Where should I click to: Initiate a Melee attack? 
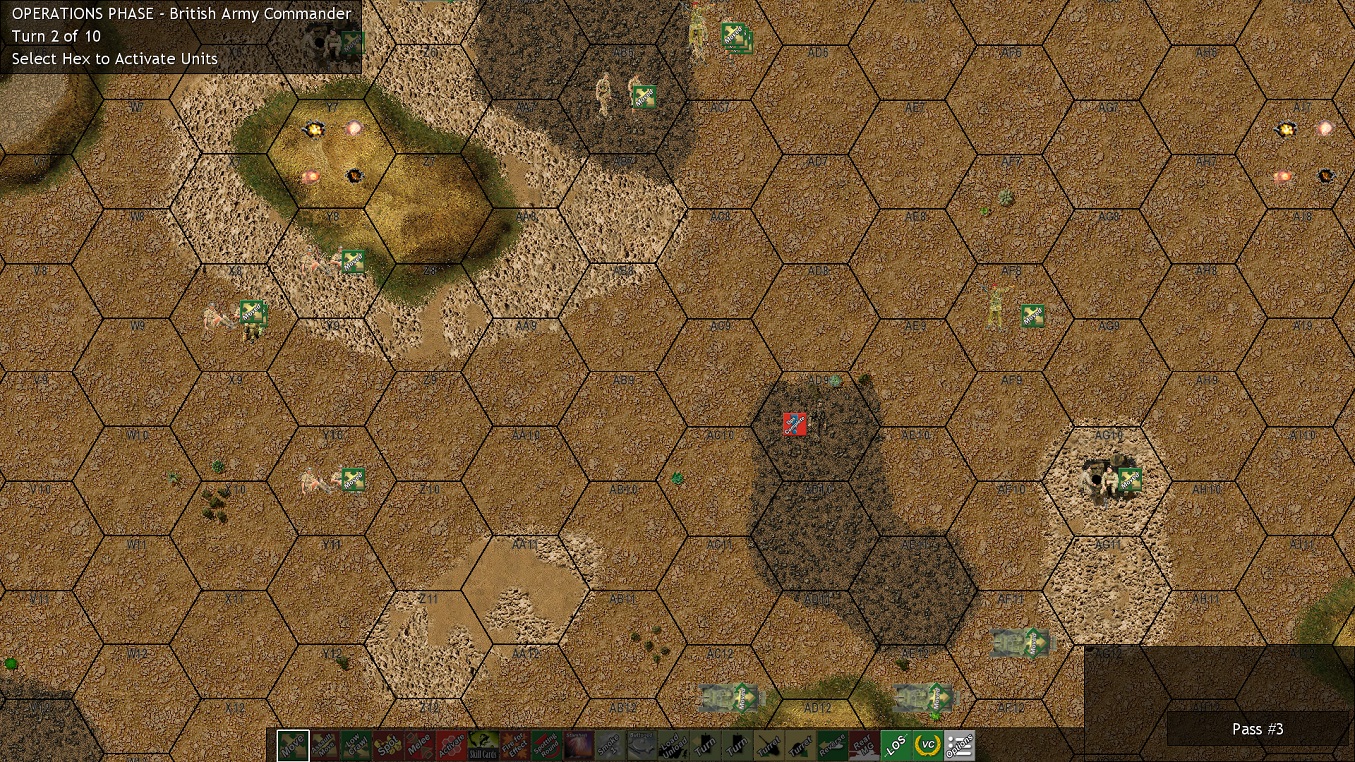[x=419, y=745]
